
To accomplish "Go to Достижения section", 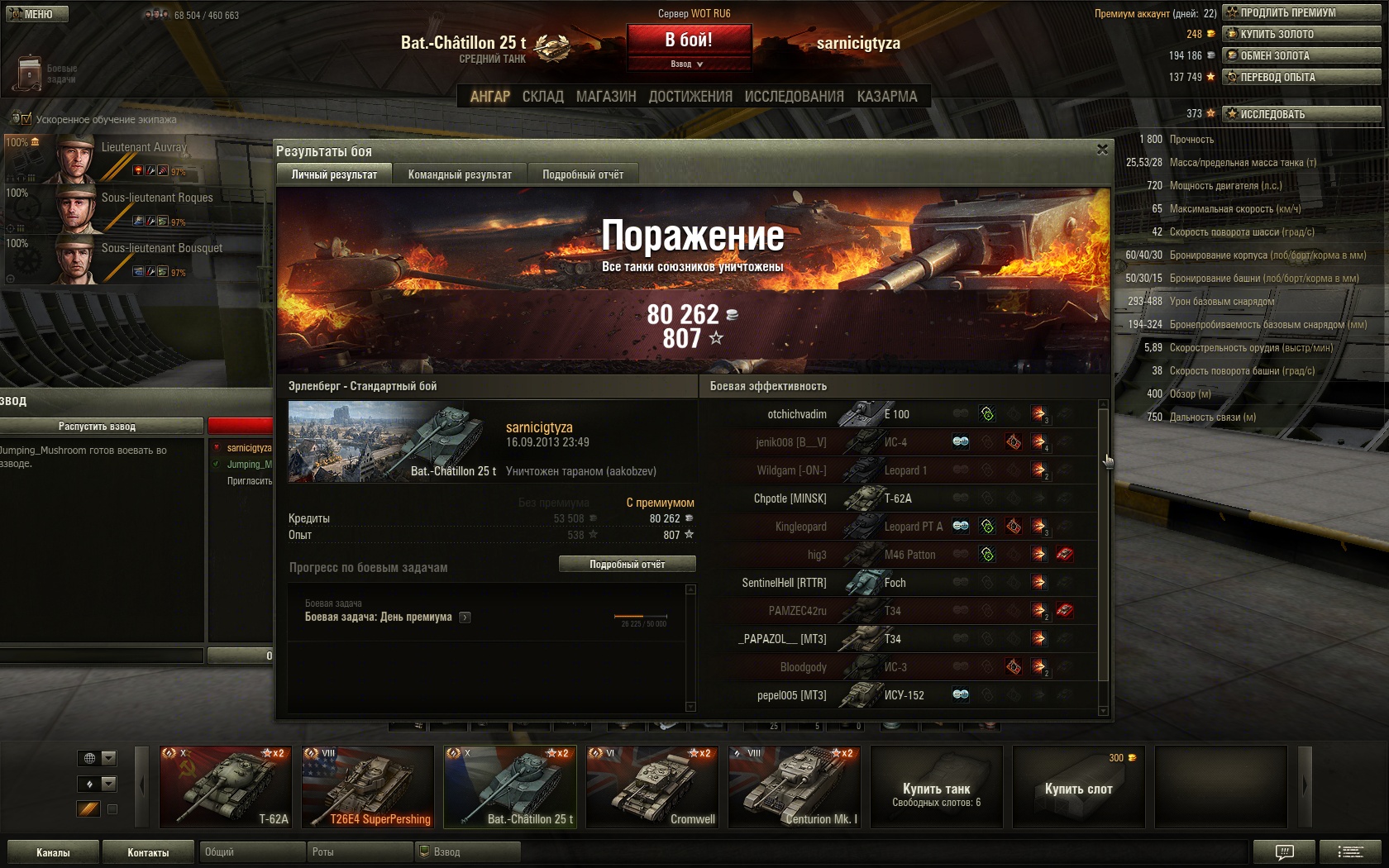I will [690, 97].
